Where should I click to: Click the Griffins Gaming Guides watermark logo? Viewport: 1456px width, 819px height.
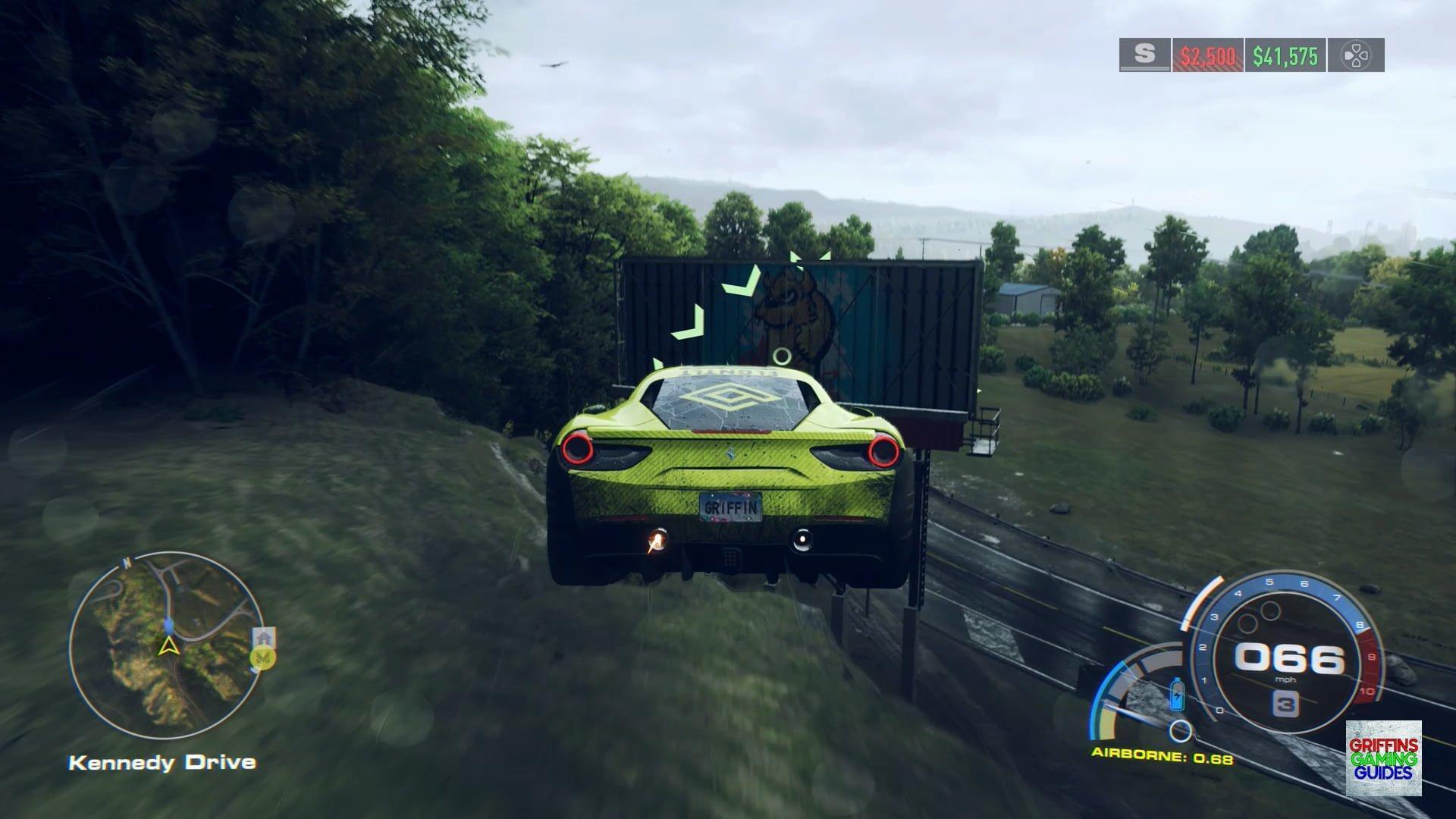tap(1383, 758)
